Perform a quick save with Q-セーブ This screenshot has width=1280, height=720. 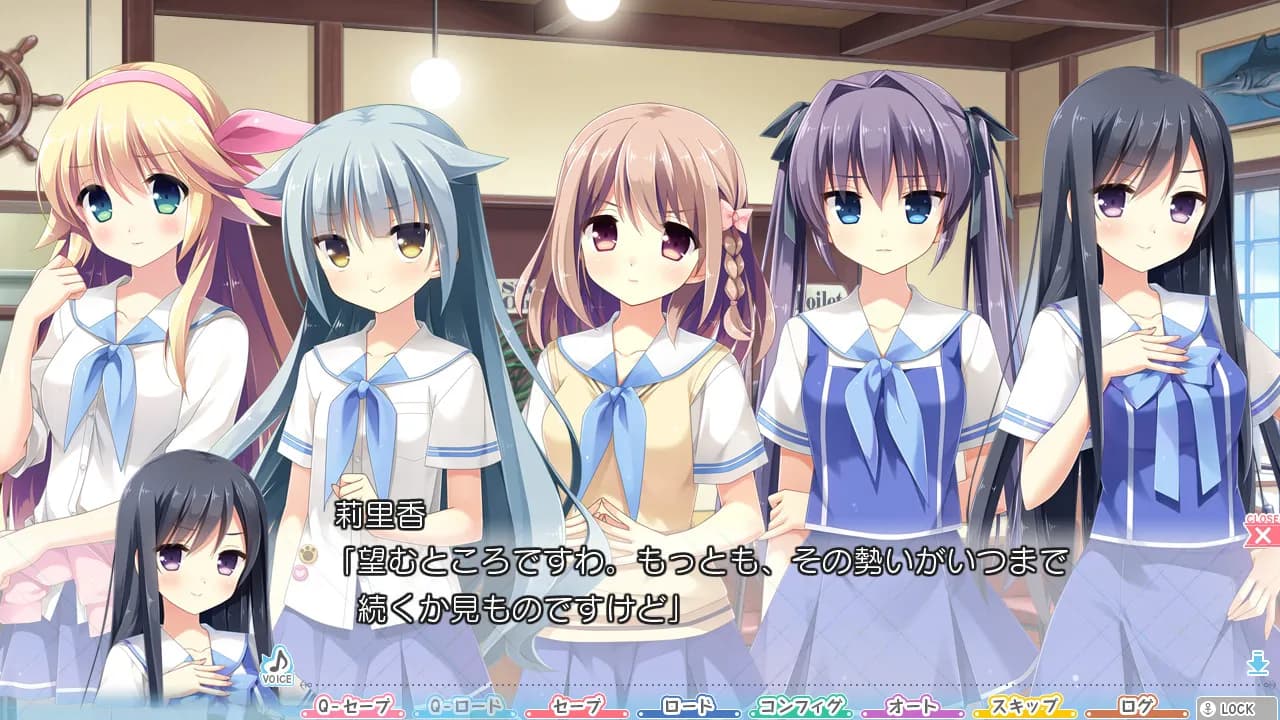click(355, 704)
